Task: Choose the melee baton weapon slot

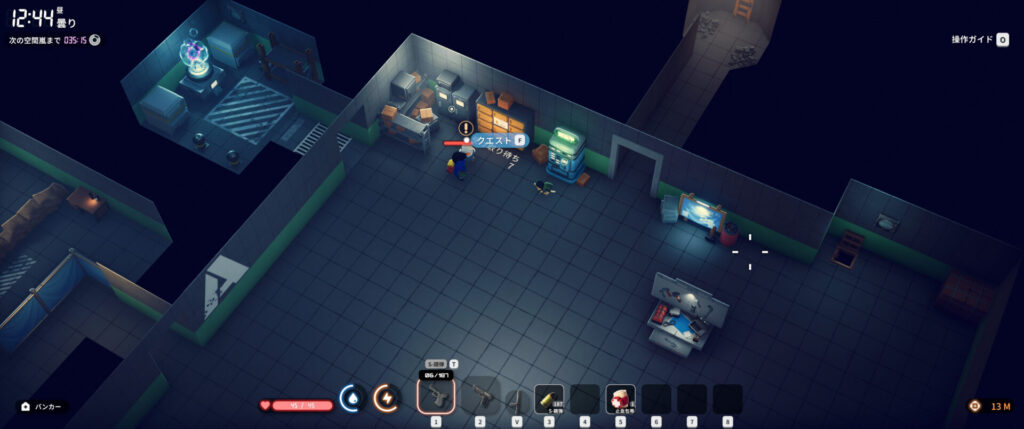Action: coord(517,398)
